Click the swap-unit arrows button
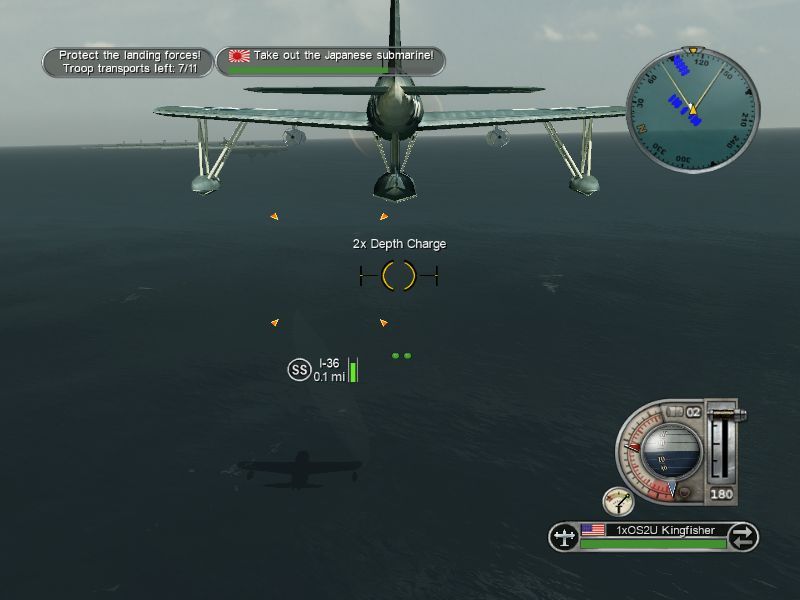 click(x=741, y=537)
